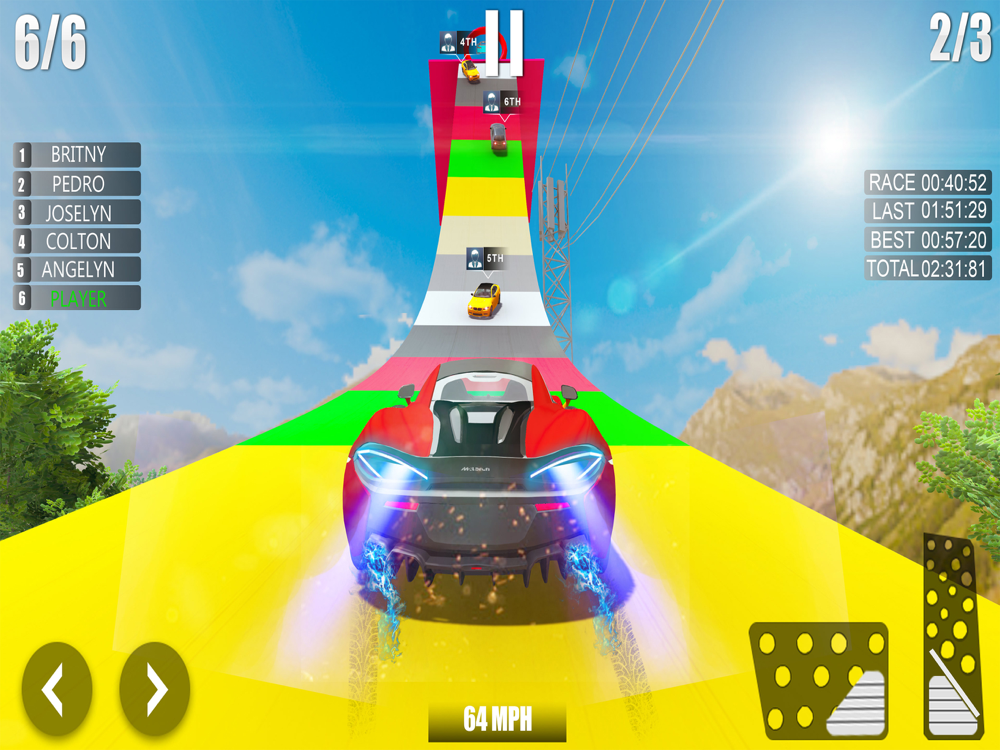Steer left with the left arrow button
The height and width of the screenshot is (750, 1000).
[57, 688]
